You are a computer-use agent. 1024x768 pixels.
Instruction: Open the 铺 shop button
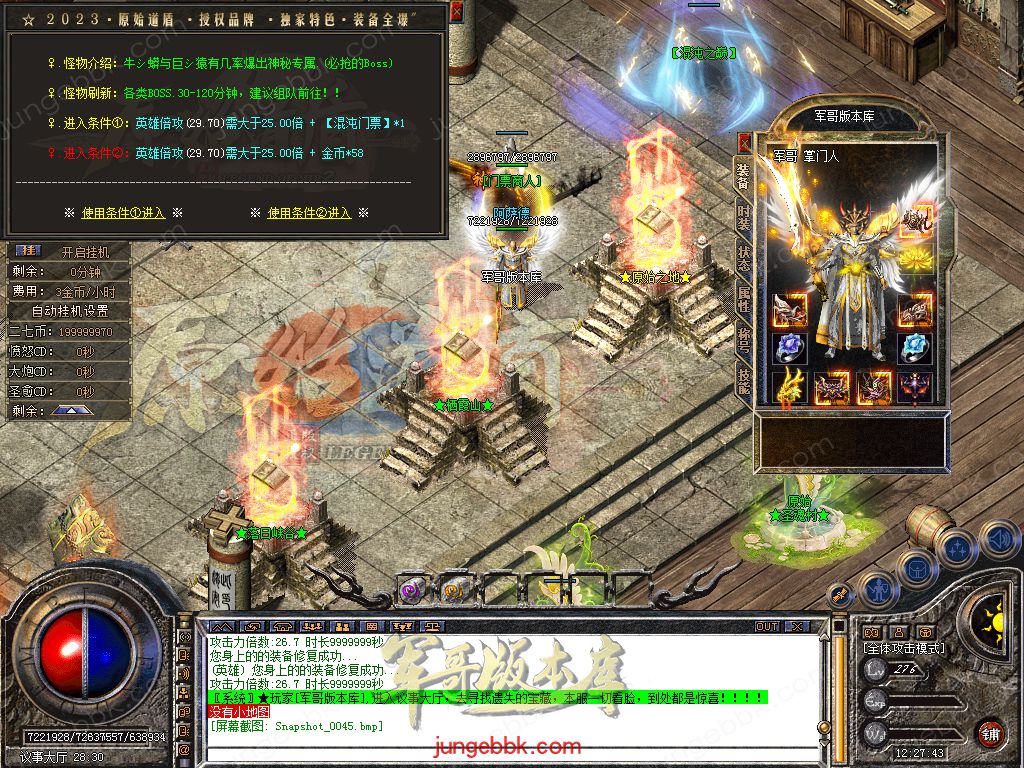991,733
